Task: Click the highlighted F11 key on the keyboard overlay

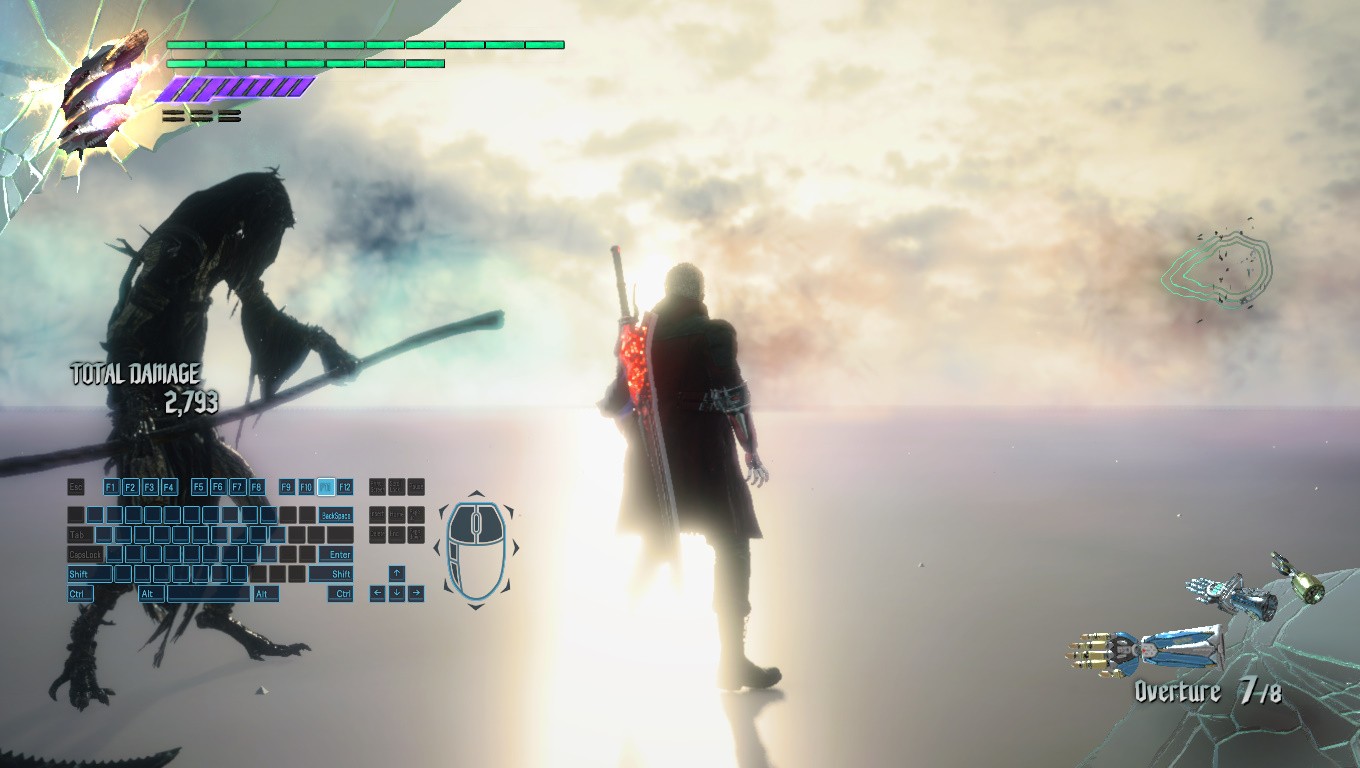Action: (x=325, y=487)
